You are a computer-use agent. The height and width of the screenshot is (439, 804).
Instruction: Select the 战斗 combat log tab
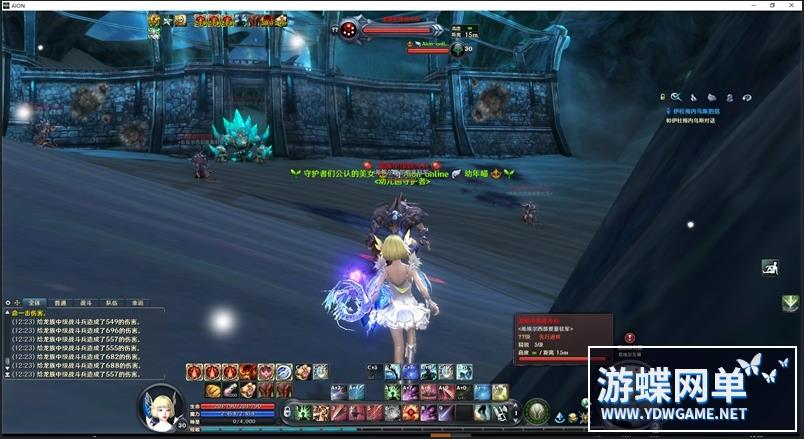(x=86, y=301)
